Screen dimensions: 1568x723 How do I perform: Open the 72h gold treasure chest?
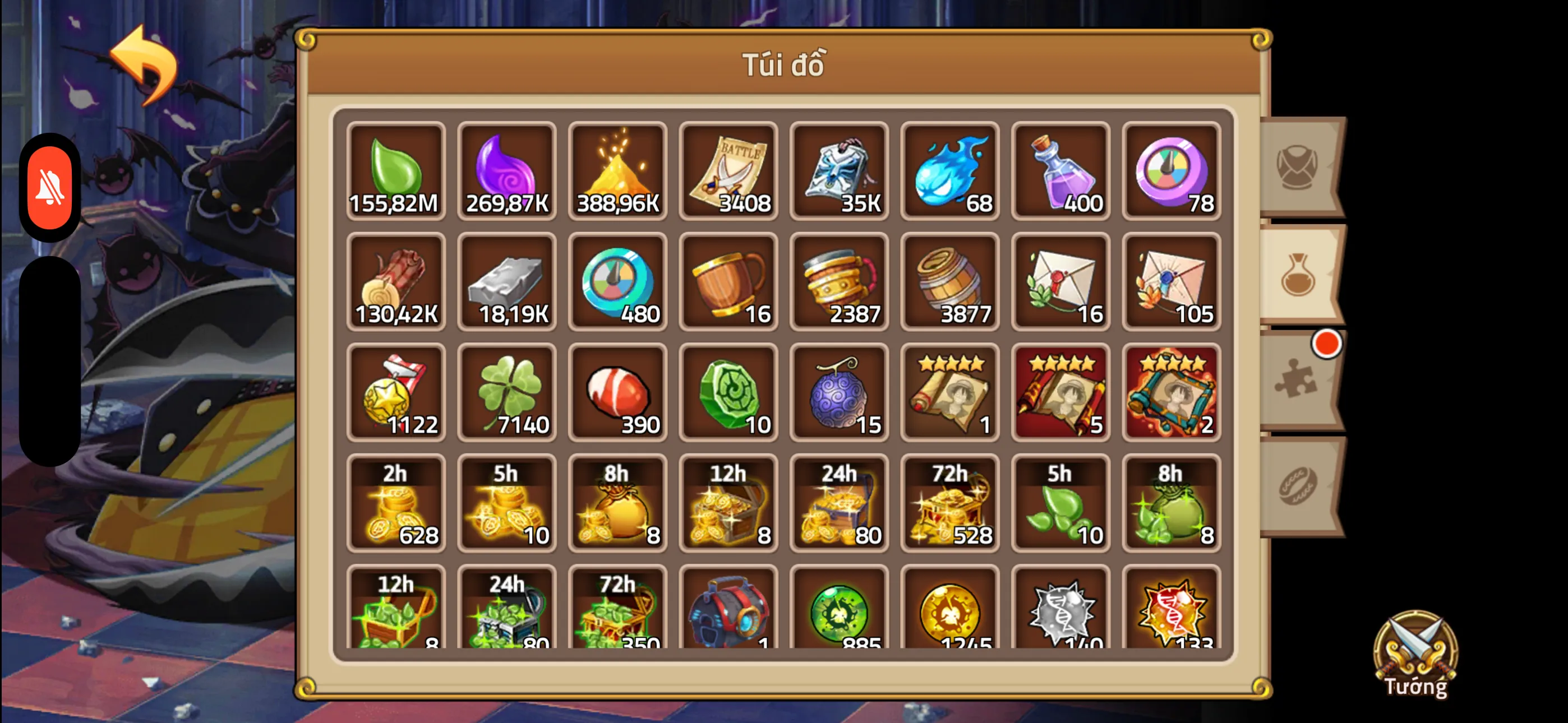[x=949, y=504]
